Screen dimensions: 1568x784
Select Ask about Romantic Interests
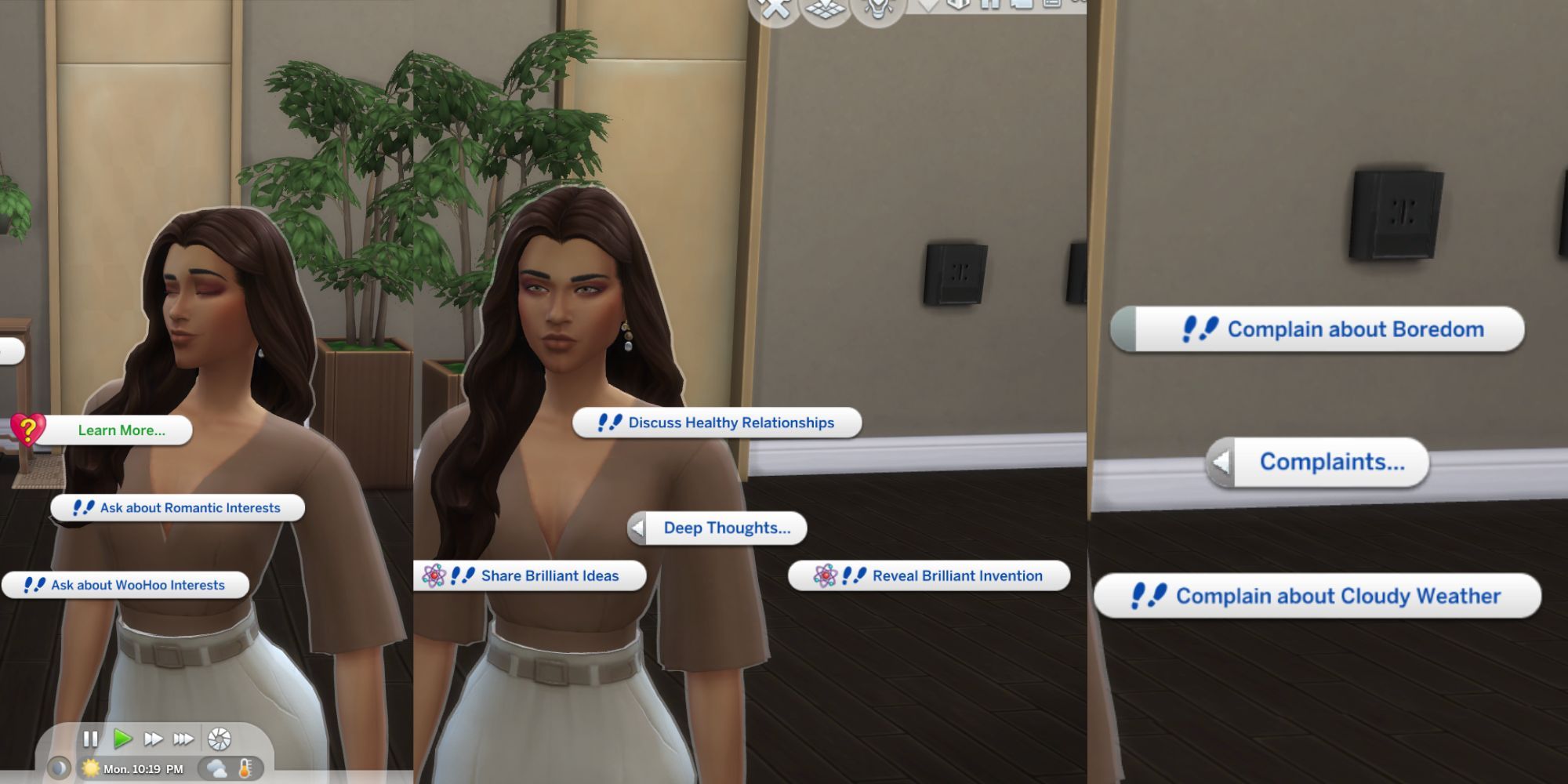(177, 507)
